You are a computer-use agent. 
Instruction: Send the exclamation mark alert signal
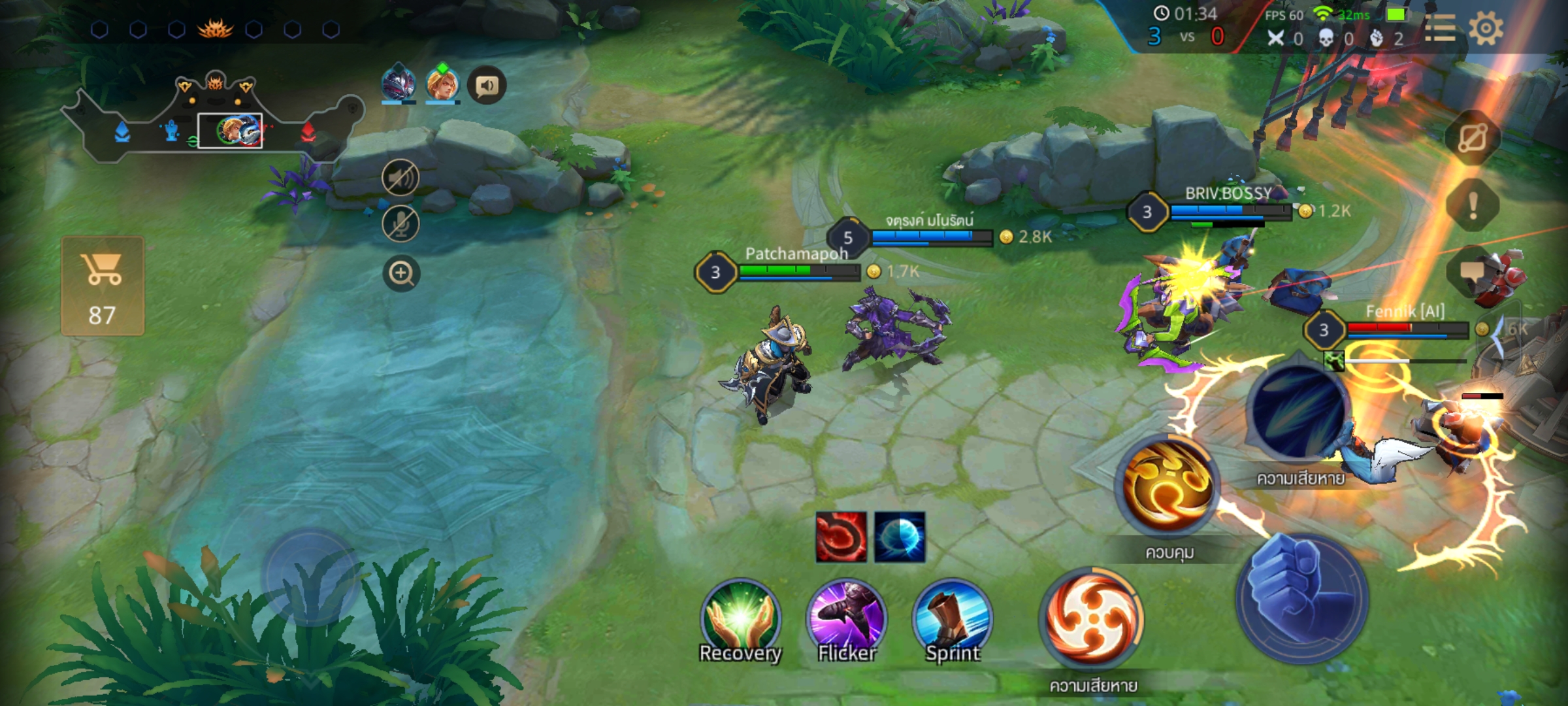[1473, 205]
